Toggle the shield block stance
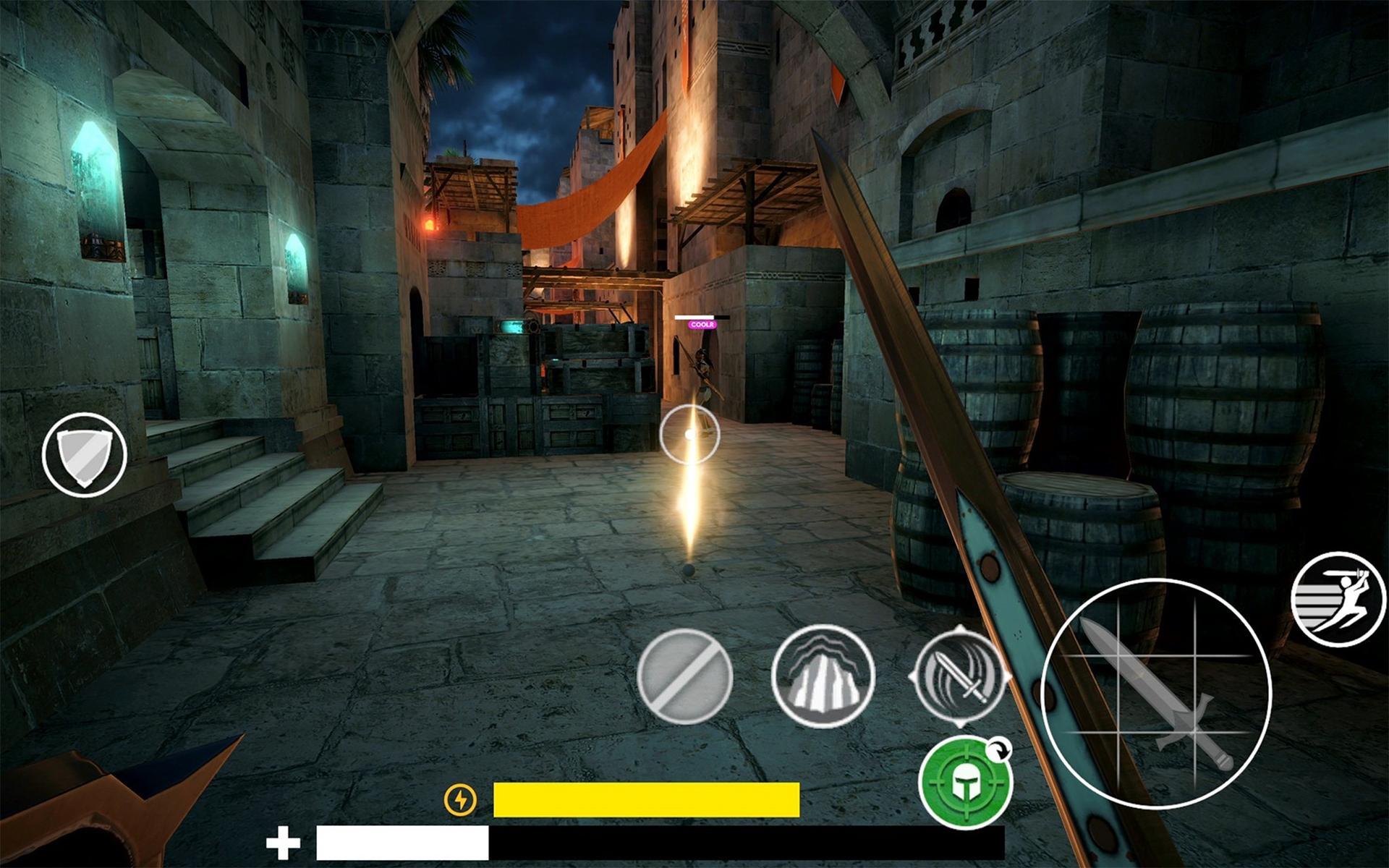Image resolution: width=1389 pixels, height=868 pixels. coord(83,454)
